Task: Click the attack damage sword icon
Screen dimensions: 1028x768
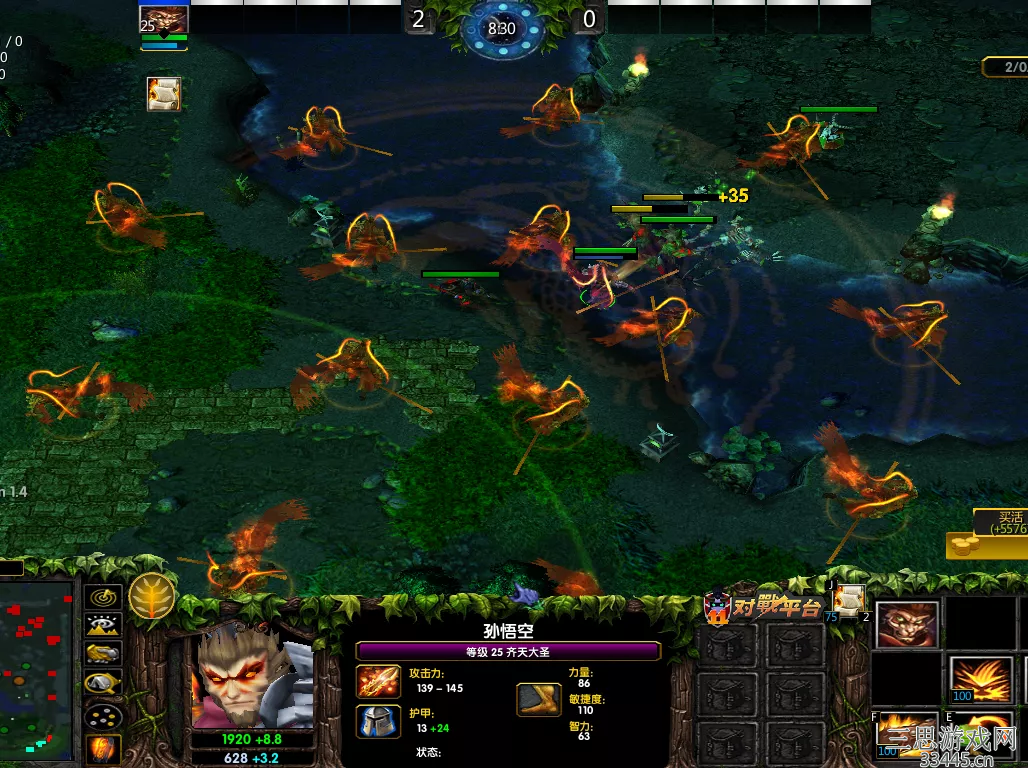Action: pyautogui.click(x=379, y=681)
